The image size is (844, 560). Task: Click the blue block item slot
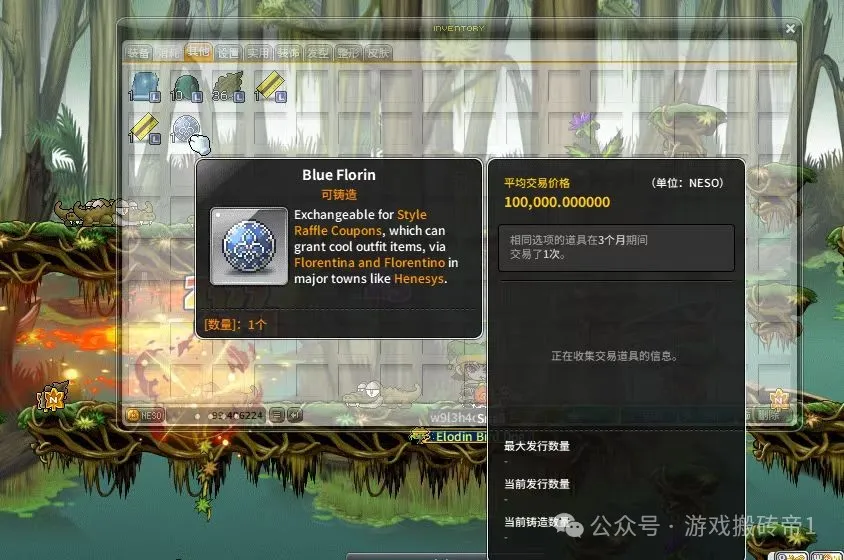tap(145, 85)
